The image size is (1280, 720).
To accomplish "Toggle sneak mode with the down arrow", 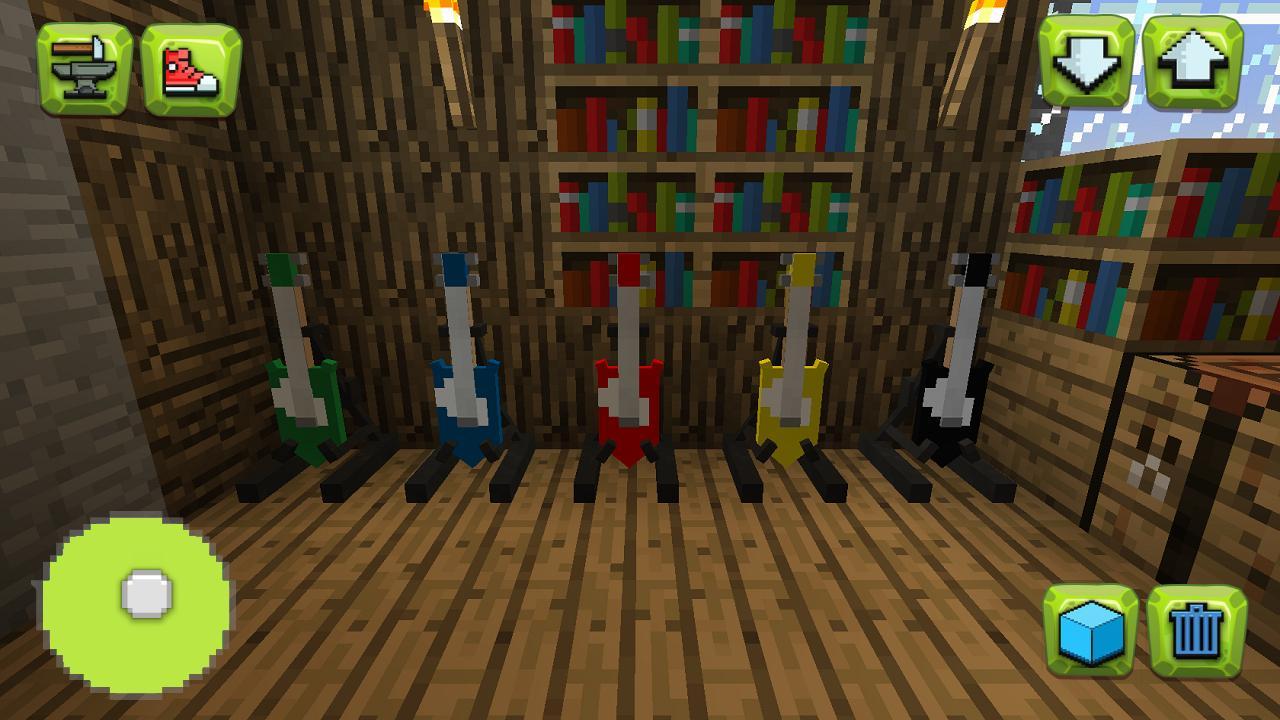I will coord(1087,62).
